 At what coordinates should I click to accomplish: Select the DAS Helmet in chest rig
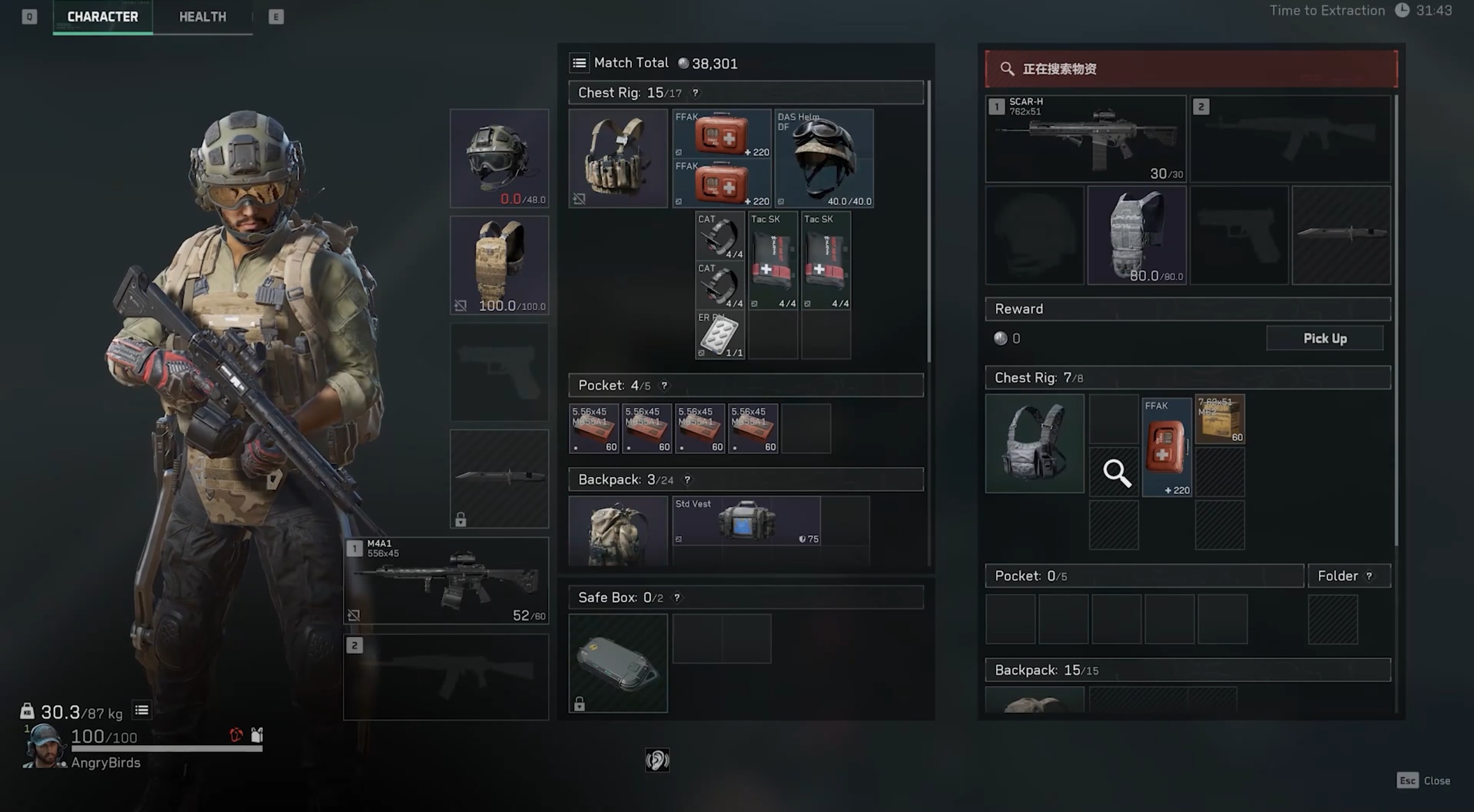(x=824, y=158)
